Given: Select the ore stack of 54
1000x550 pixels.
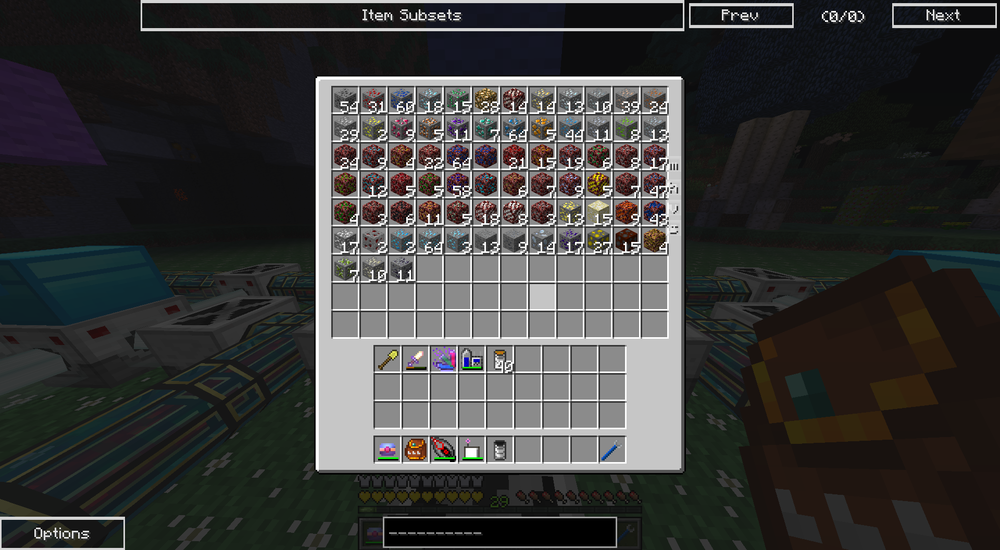Looking at the screenshot, I should tap(346, 100).
